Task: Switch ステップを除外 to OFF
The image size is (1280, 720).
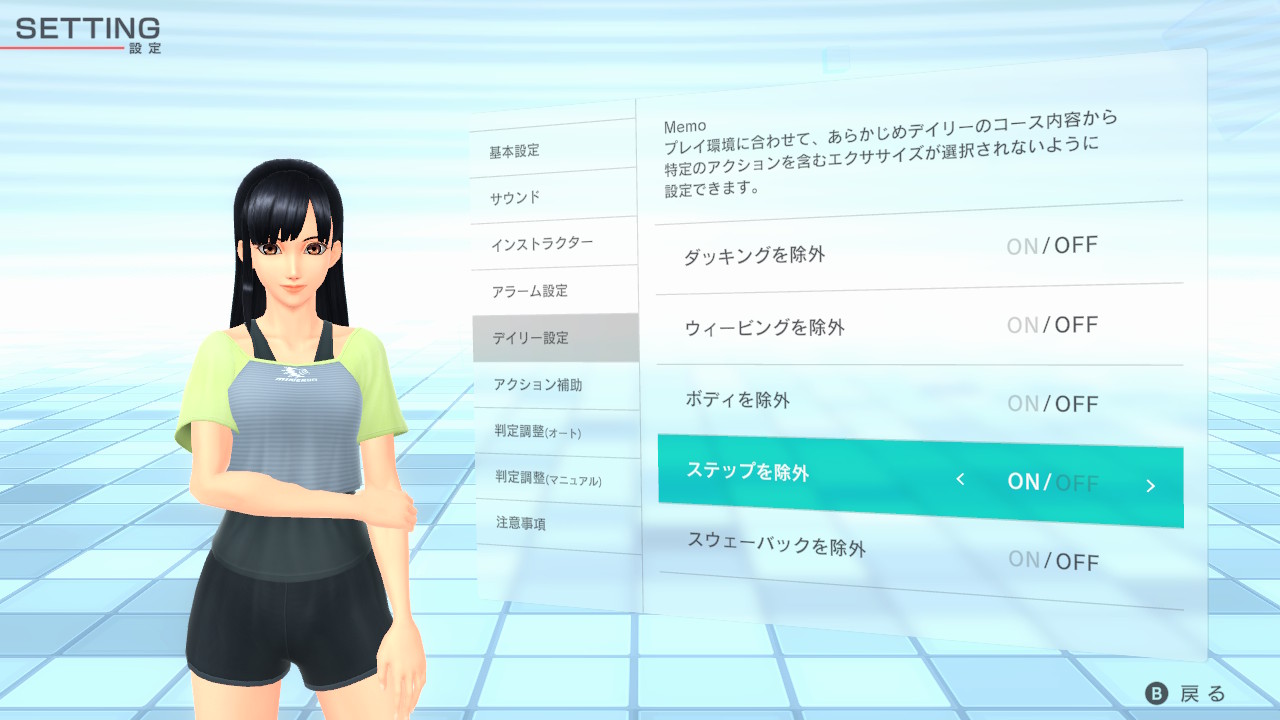Action: (1079, 481)
